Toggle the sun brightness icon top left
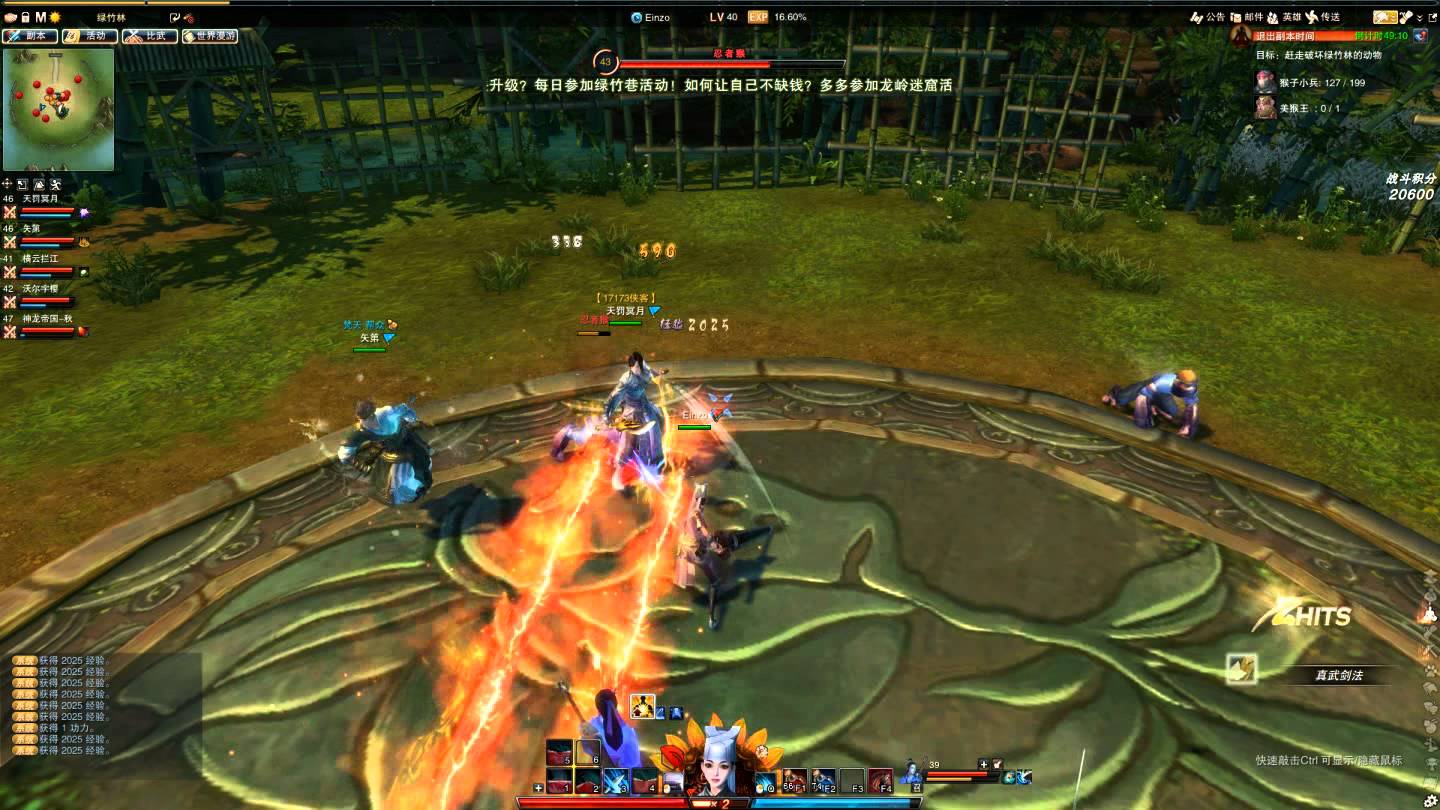1440x810 pixels. [54, 17]
